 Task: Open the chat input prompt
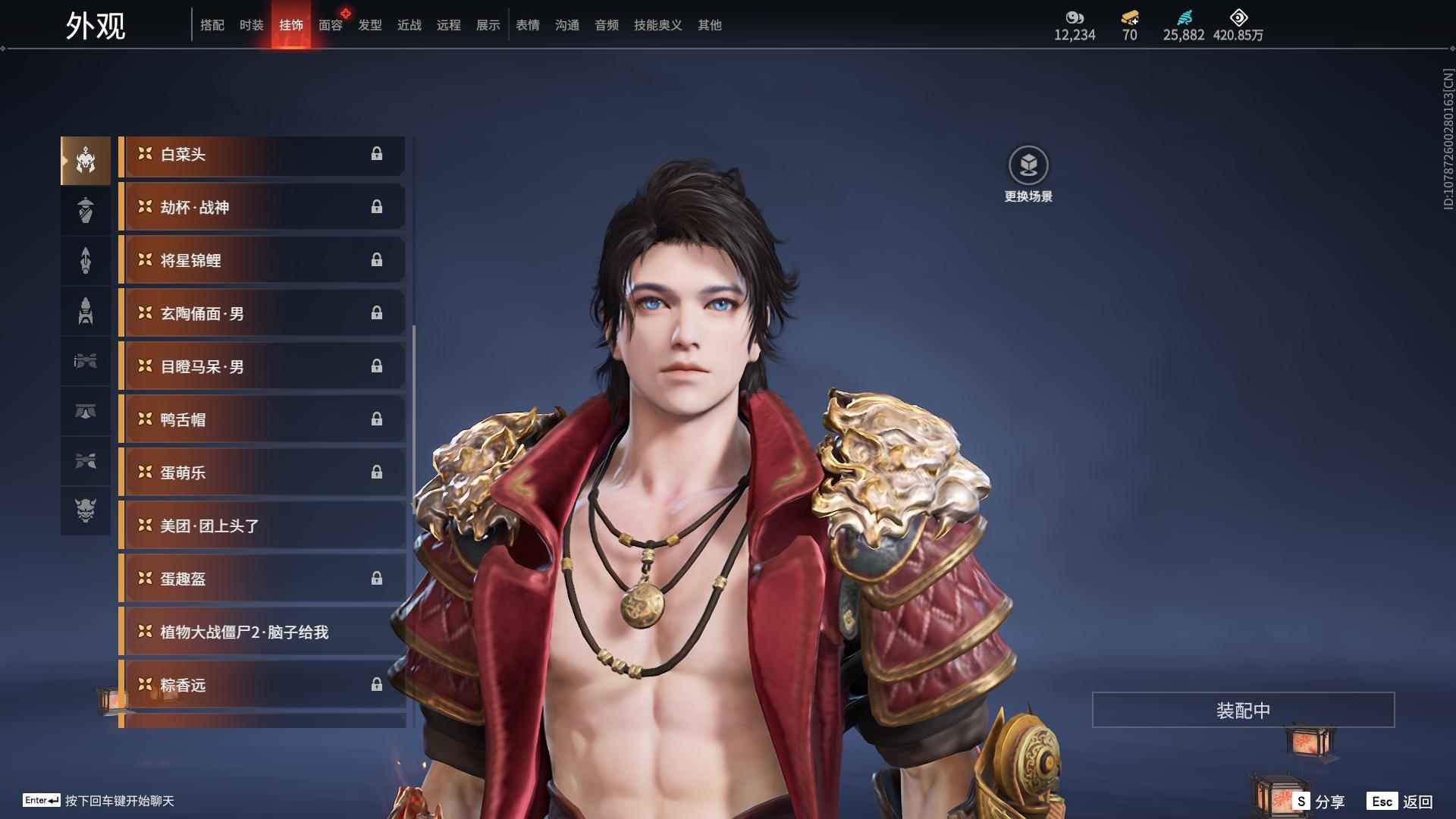pos(99,801)
